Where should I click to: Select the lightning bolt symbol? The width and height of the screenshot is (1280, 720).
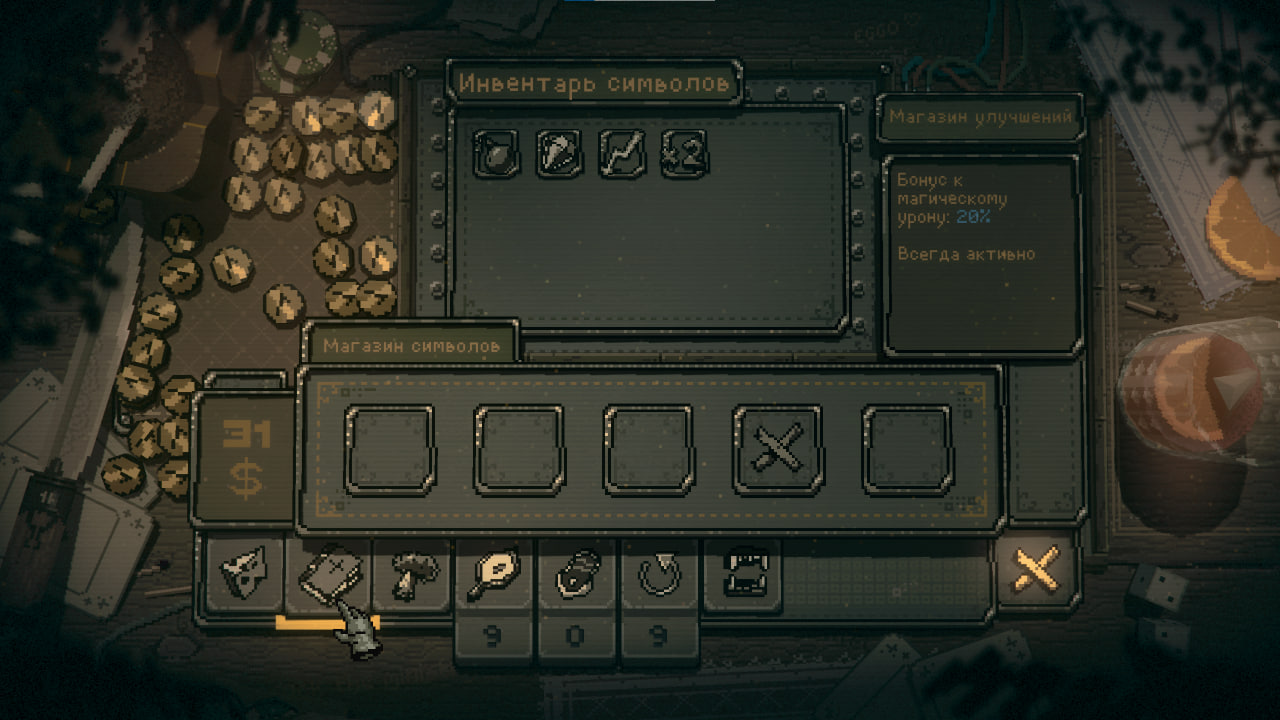click(x=622, y=154)
